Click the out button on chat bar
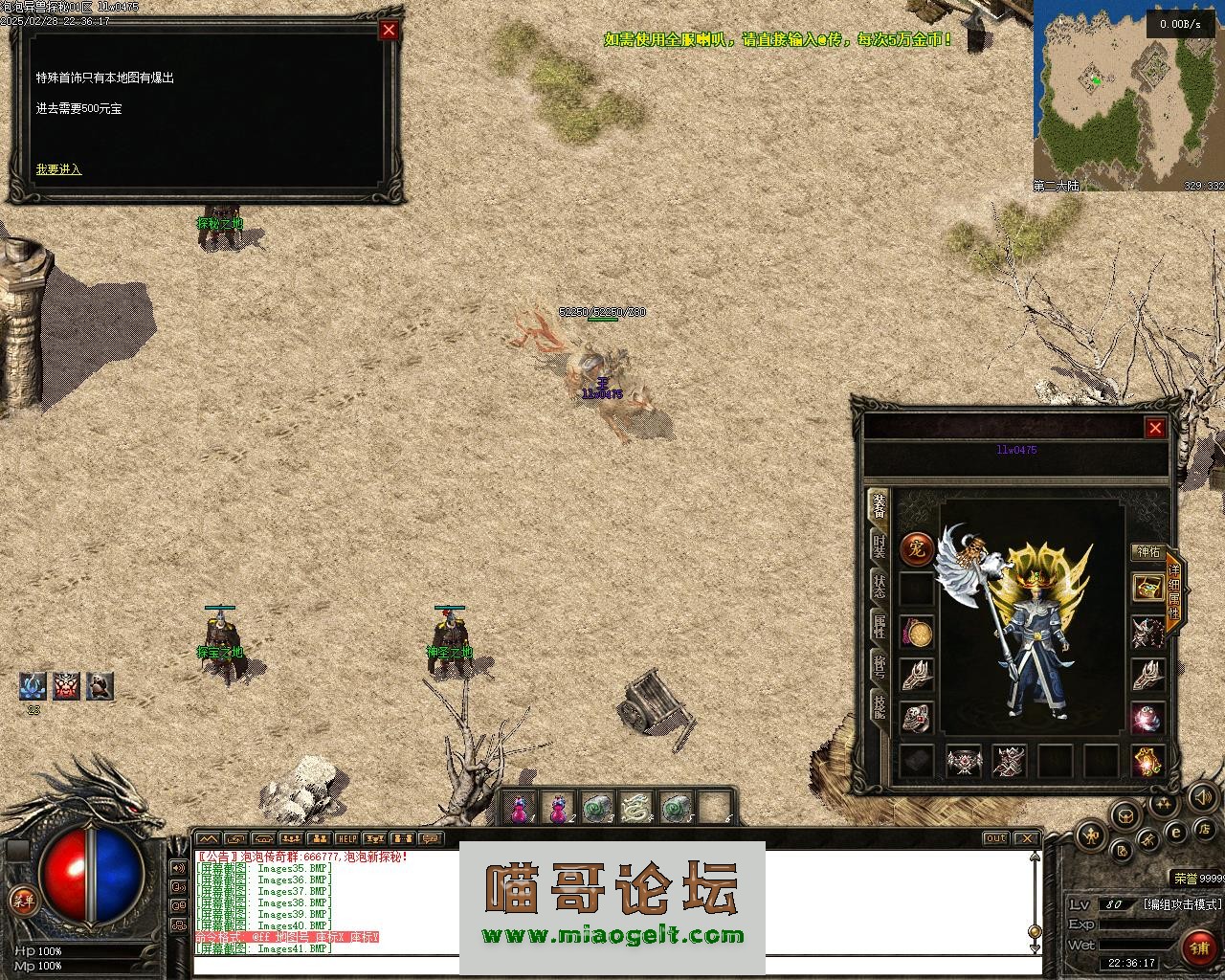The image size is (1225, 980). tap(996, 838)
